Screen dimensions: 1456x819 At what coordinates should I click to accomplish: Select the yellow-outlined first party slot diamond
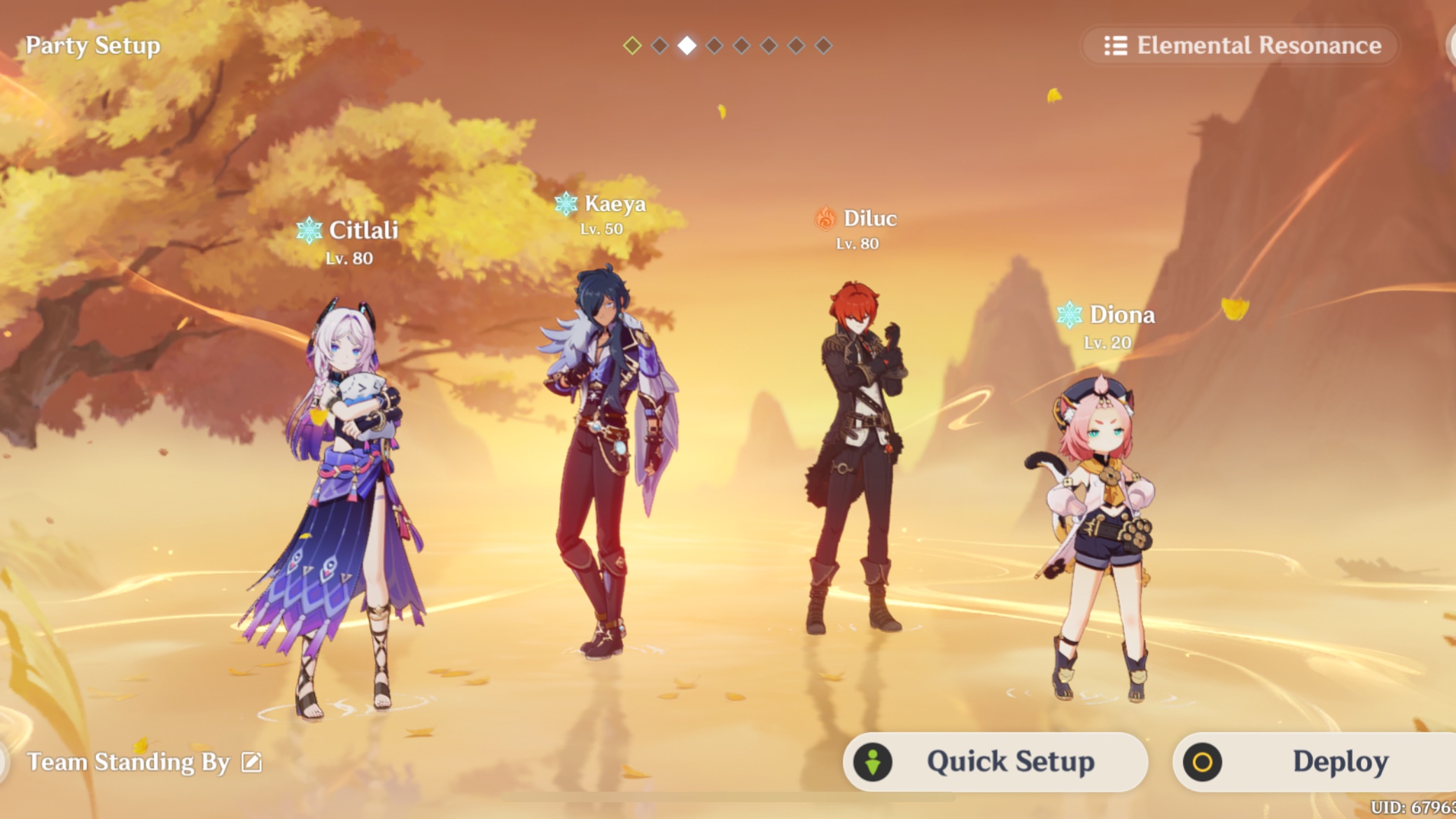[x=632, y=45]
